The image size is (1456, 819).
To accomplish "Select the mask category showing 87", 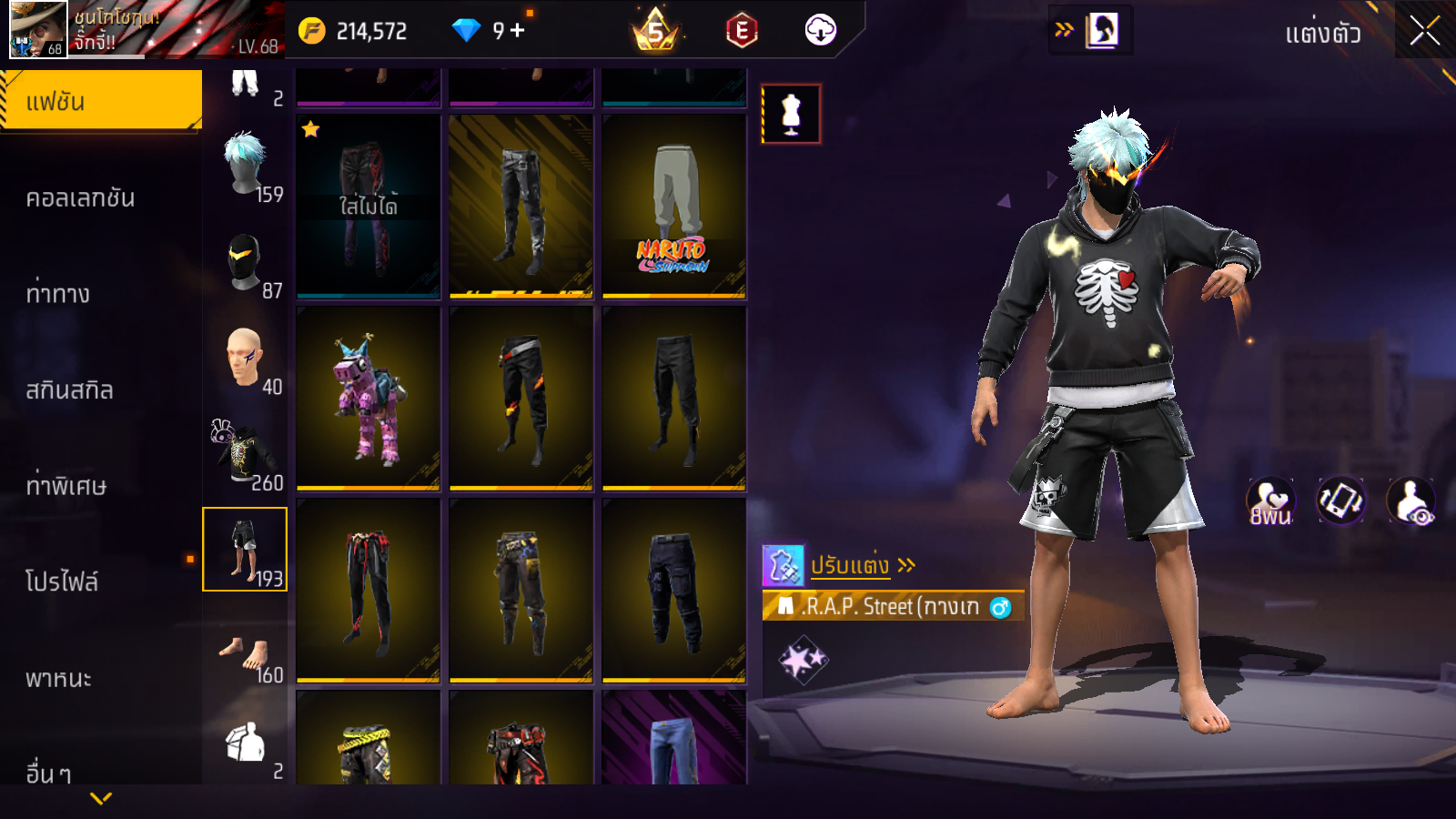I will pos(246,262).
